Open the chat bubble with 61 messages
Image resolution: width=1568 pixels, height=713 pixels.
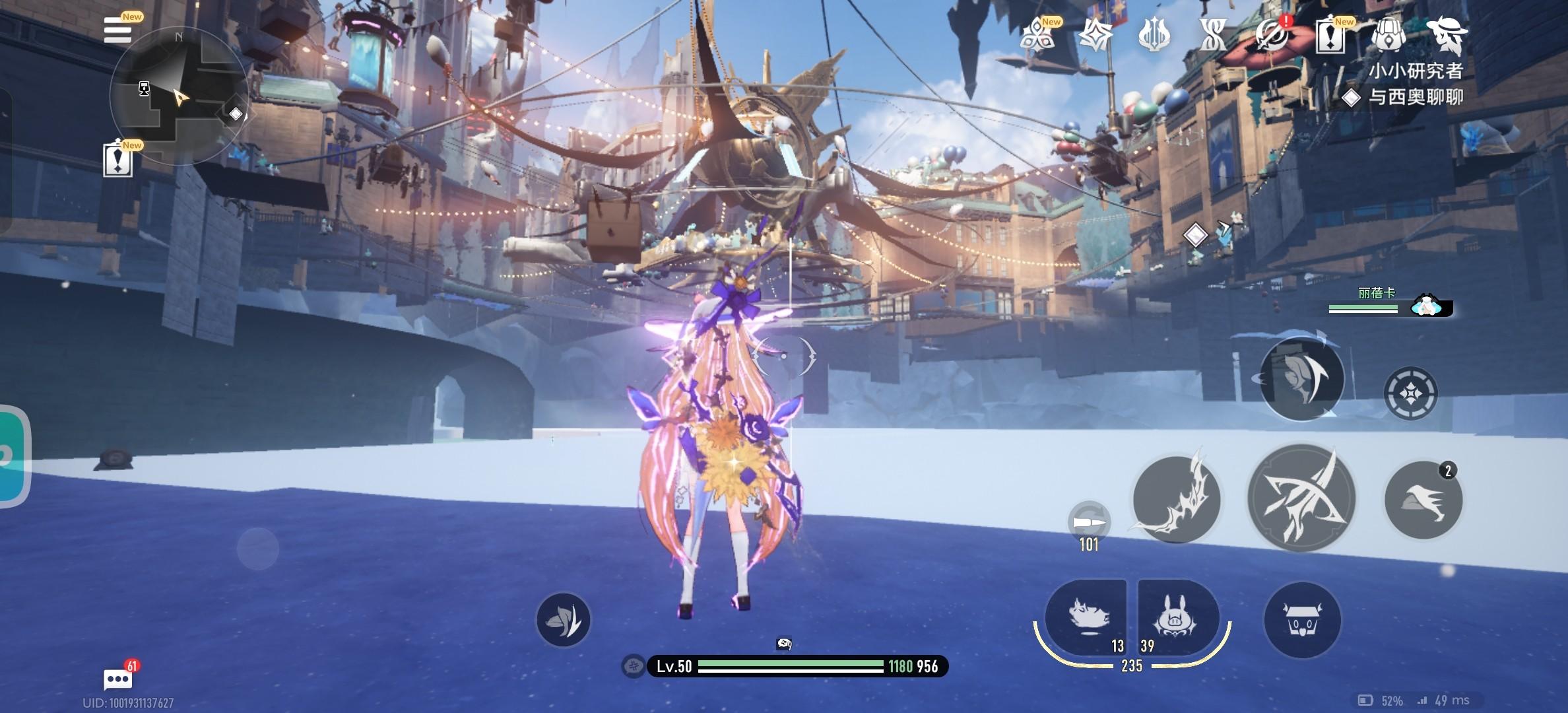point(118,678)
